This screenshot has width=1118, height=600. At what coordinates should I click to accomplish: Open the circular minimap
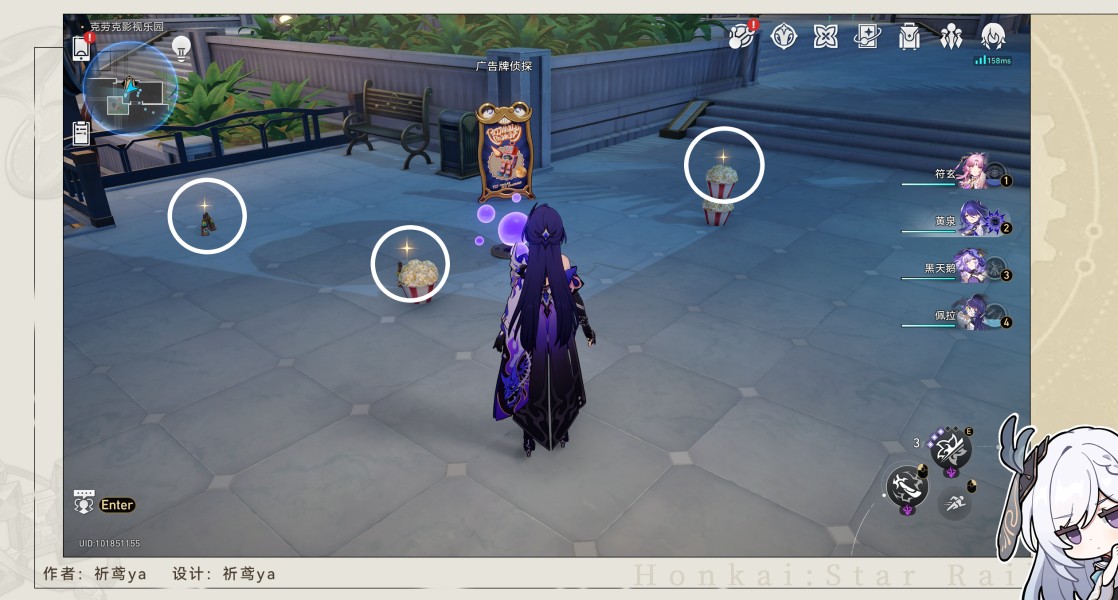(130, 88)
